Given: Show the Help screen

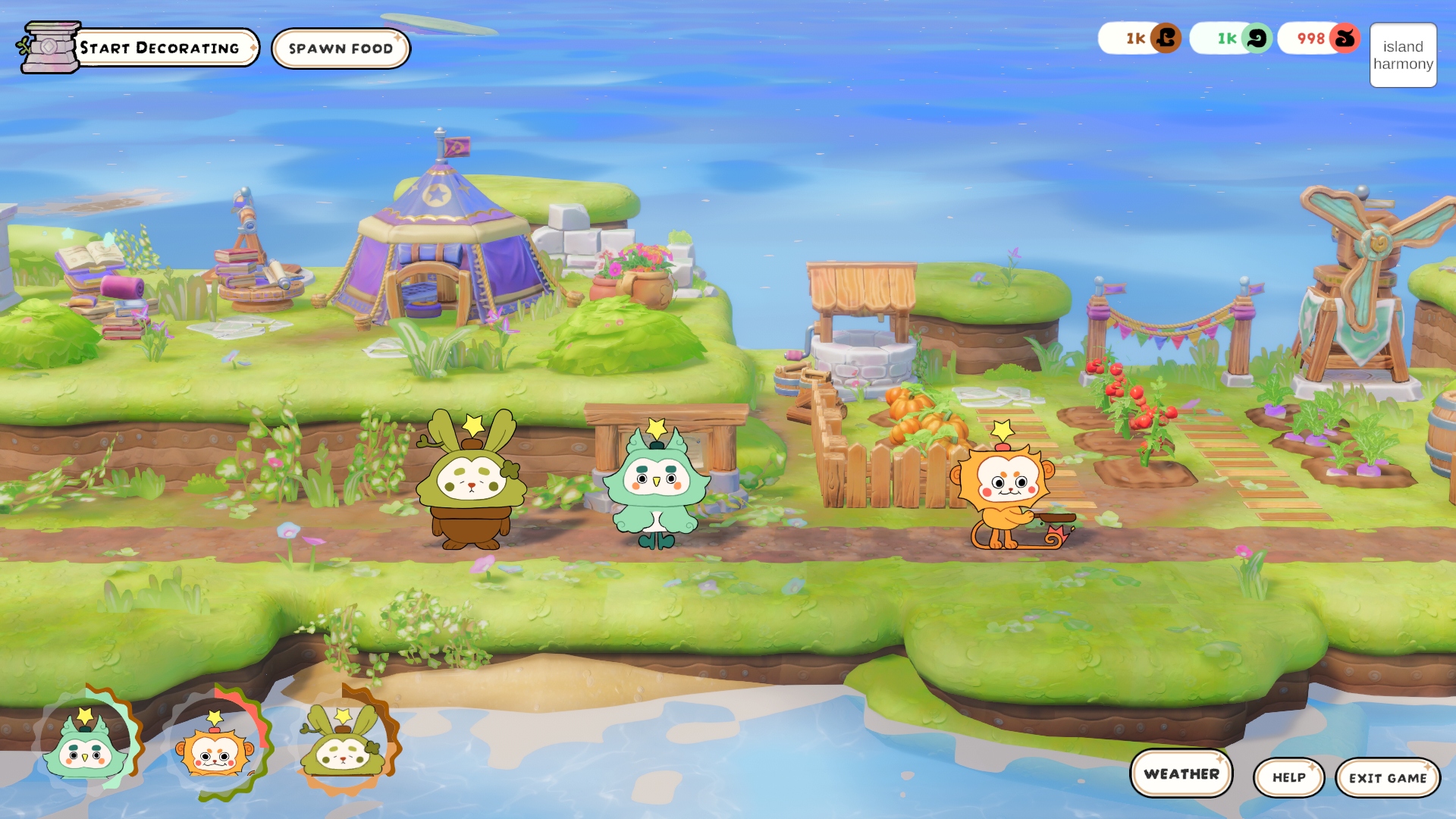Looking at the screenshot, I should click(x=1288, y=777).
